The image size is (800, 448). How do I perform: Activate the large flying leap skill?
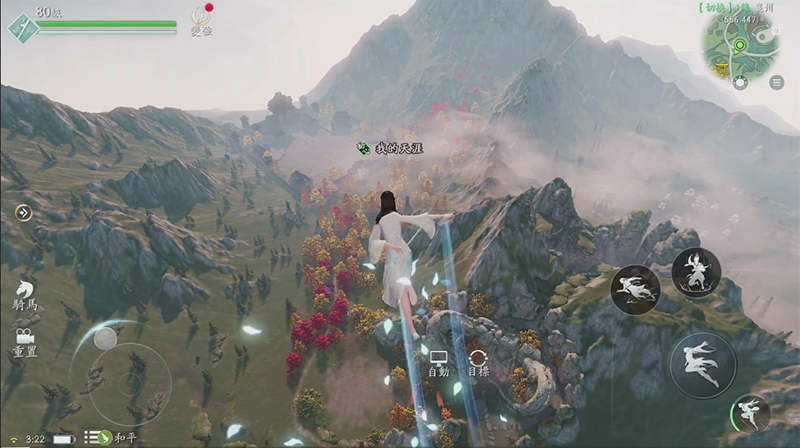702,364
